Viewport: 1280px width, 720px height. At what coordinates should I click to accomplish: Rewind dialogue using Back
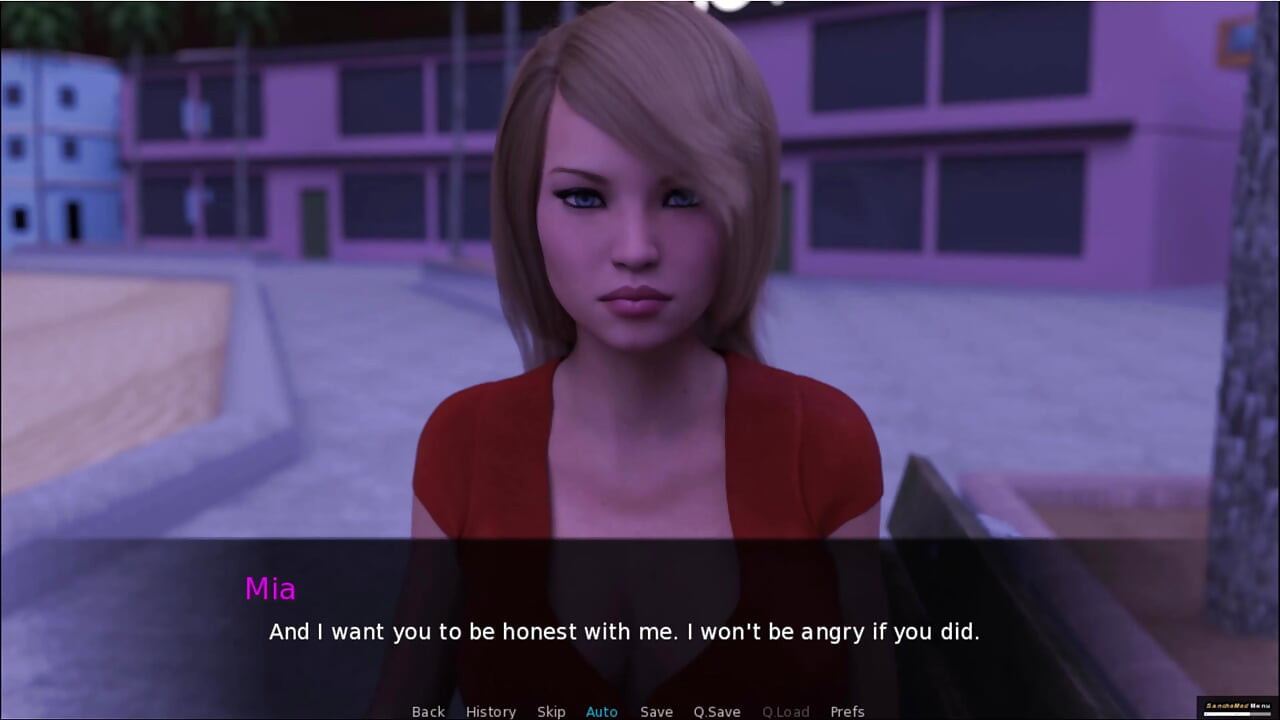[x=428, y=711]
